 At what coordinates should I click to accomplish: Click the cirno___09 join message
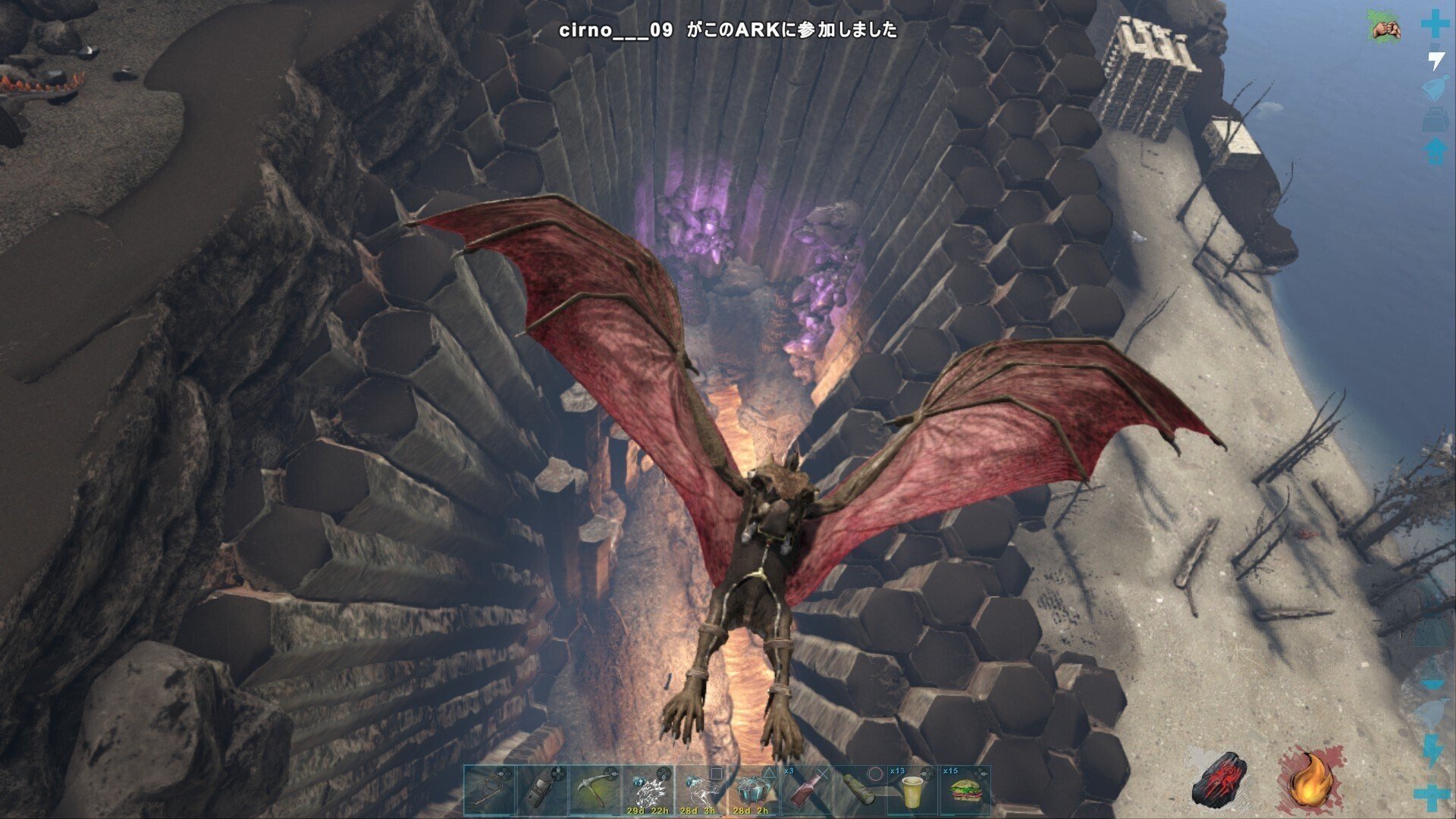(728, 32)
